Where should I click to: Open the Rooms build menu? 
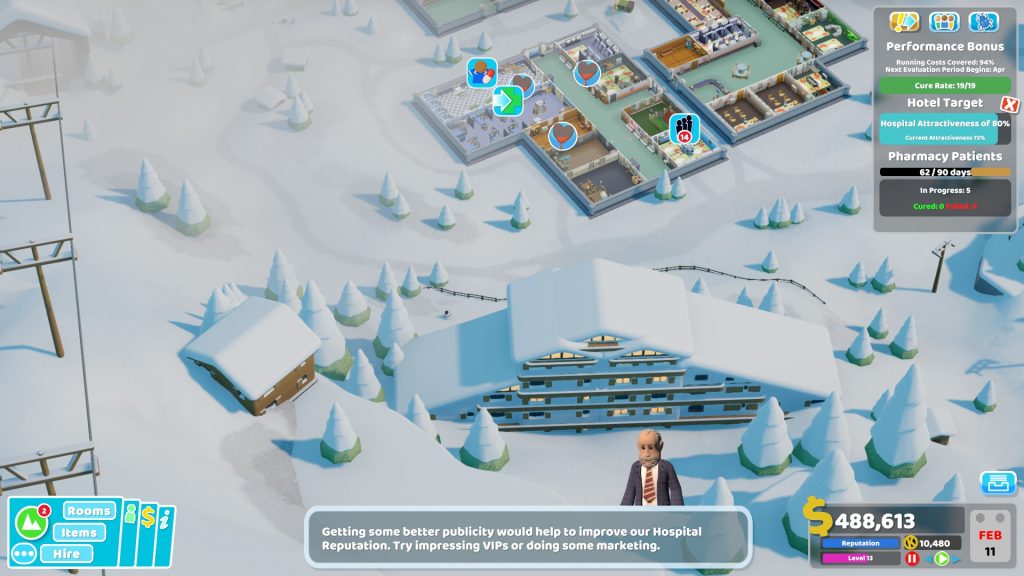point(89,512)
